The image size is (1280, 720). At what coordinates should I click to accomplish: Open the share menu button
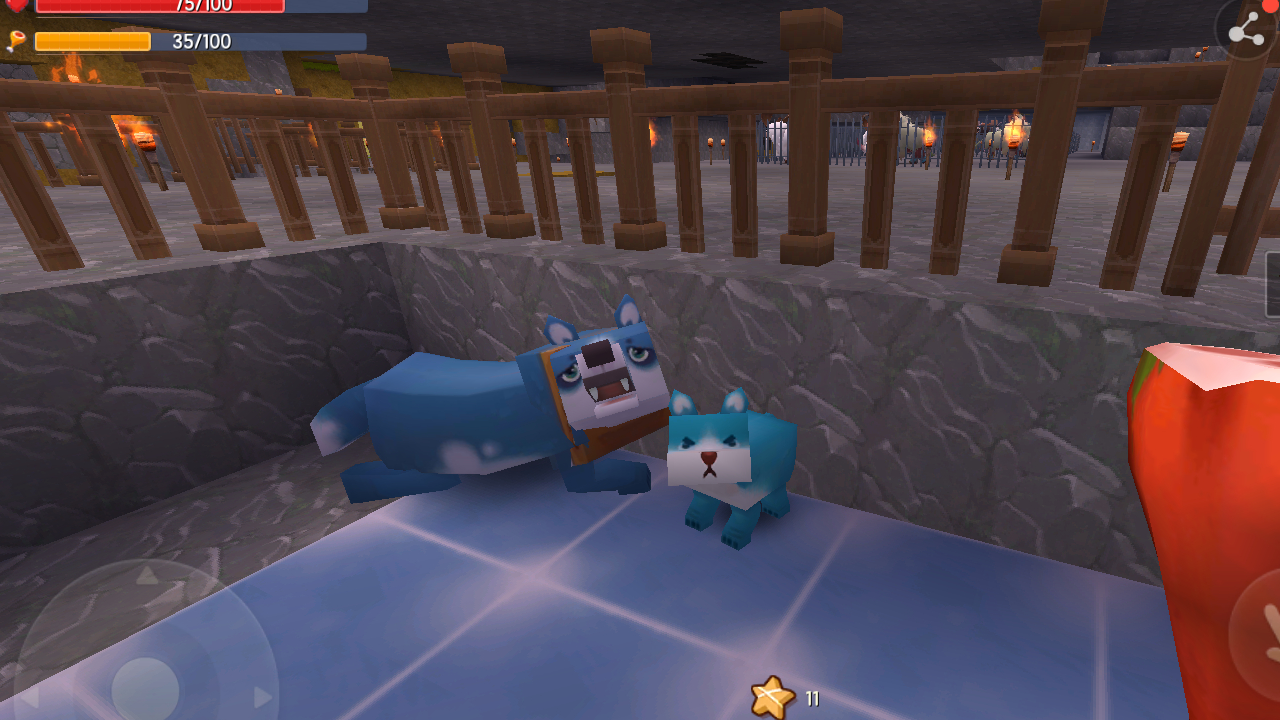click(1246, 31)
